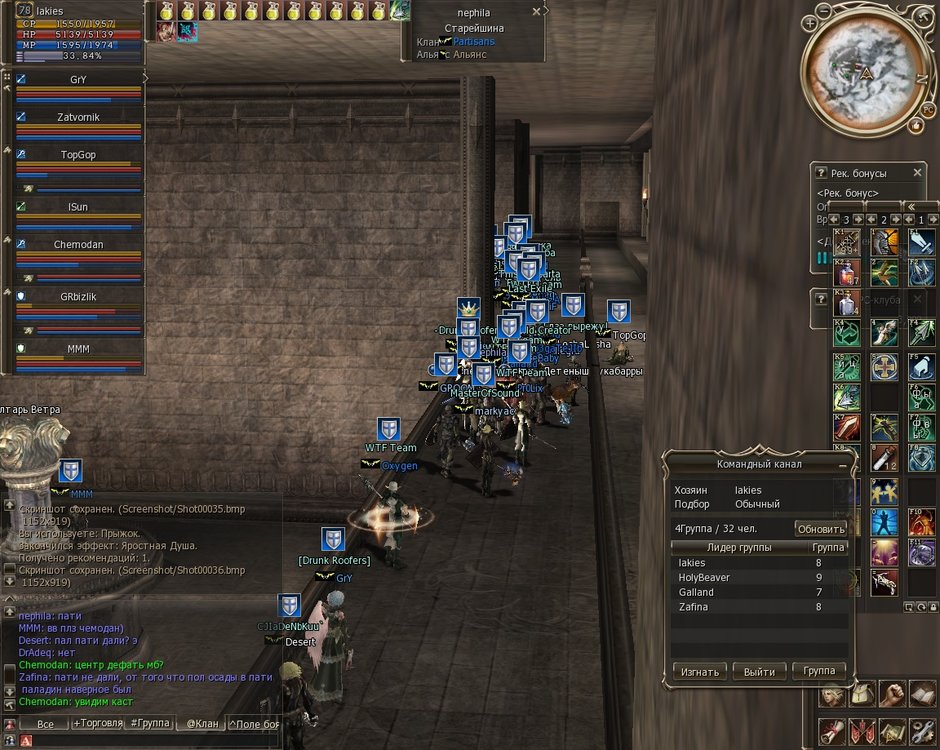The width and height of the screenshot is (940, 750).
Task: Click the Изгнать kick button
Action: pos(699,671)
